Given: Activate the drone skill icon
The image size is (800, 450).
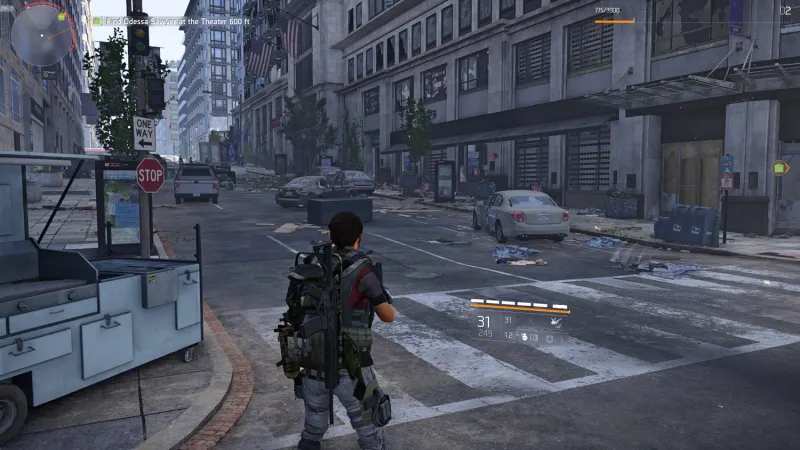Looking at the screenshot, I should pos(554,322).
